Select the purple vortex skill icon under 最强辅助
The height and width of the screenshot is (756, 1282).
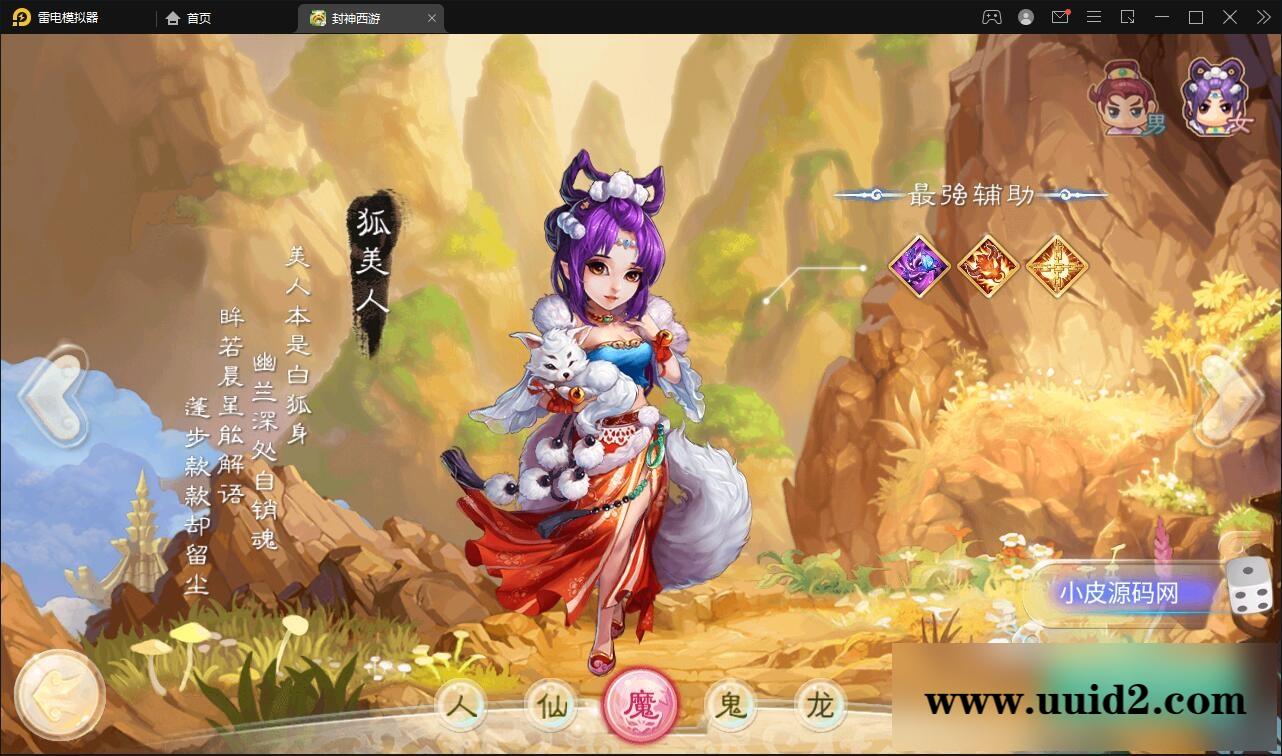(x=918, y=266)
